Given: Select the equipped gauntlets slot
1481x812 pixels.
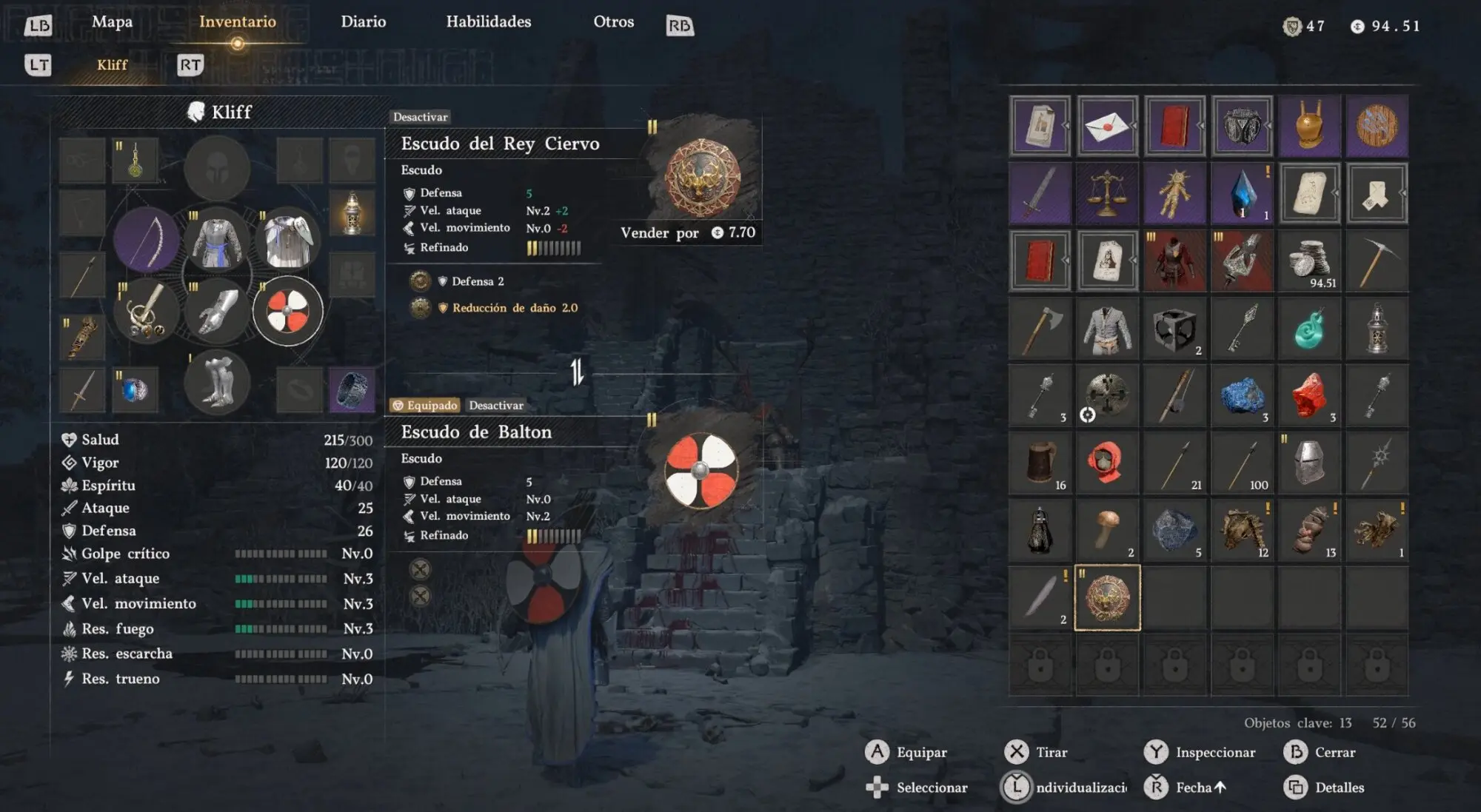Looking at the screenshot, I should pos(218,311).
